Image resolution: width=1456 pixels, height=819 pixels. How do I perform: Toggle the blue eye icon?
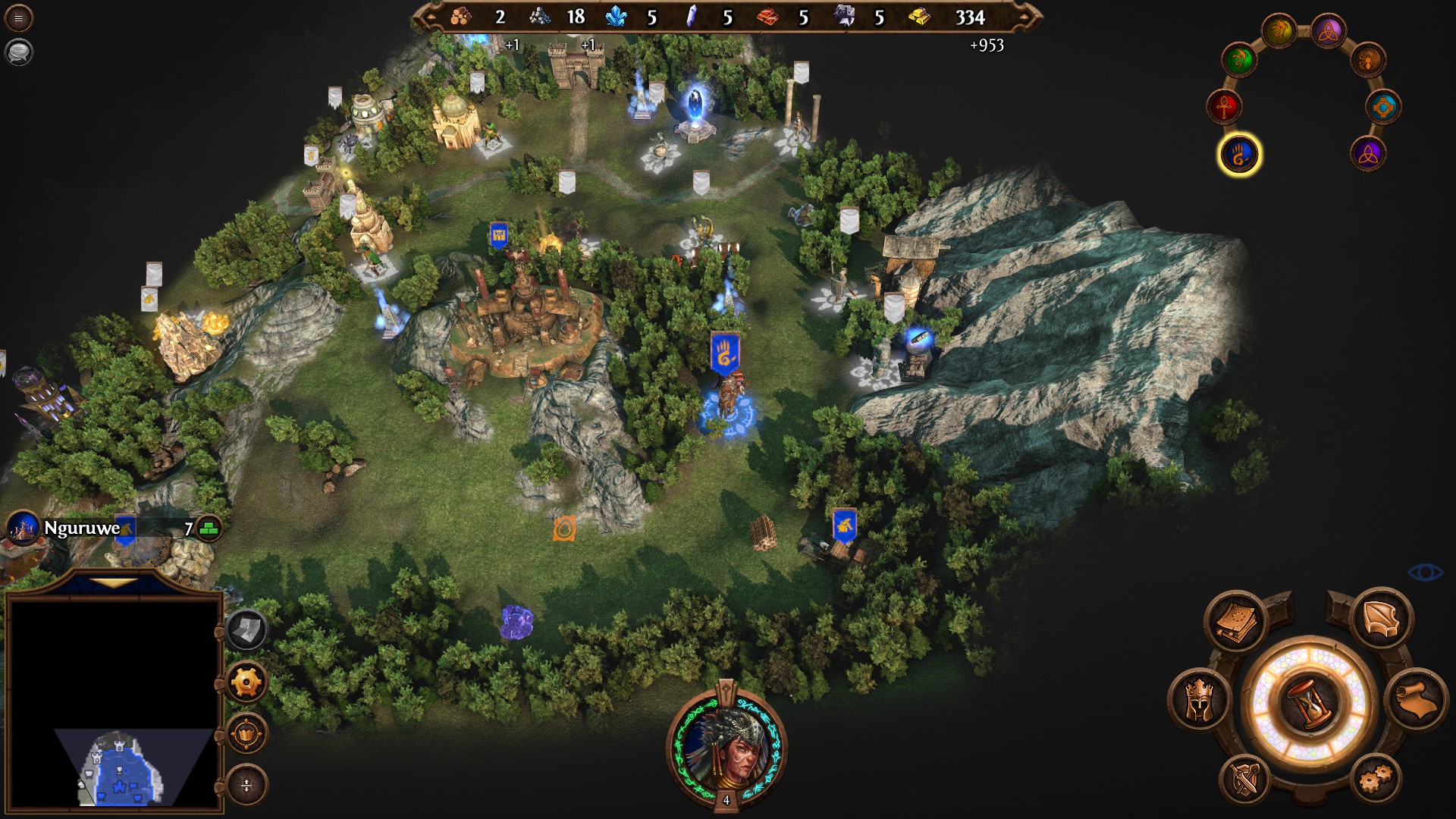click(1425, 572)
